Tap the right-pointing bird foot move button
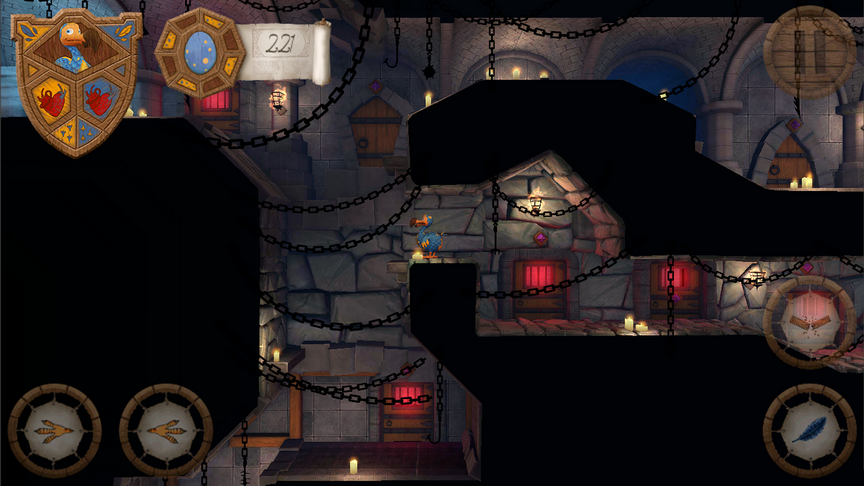864x486 pixels. coord(165,430)
